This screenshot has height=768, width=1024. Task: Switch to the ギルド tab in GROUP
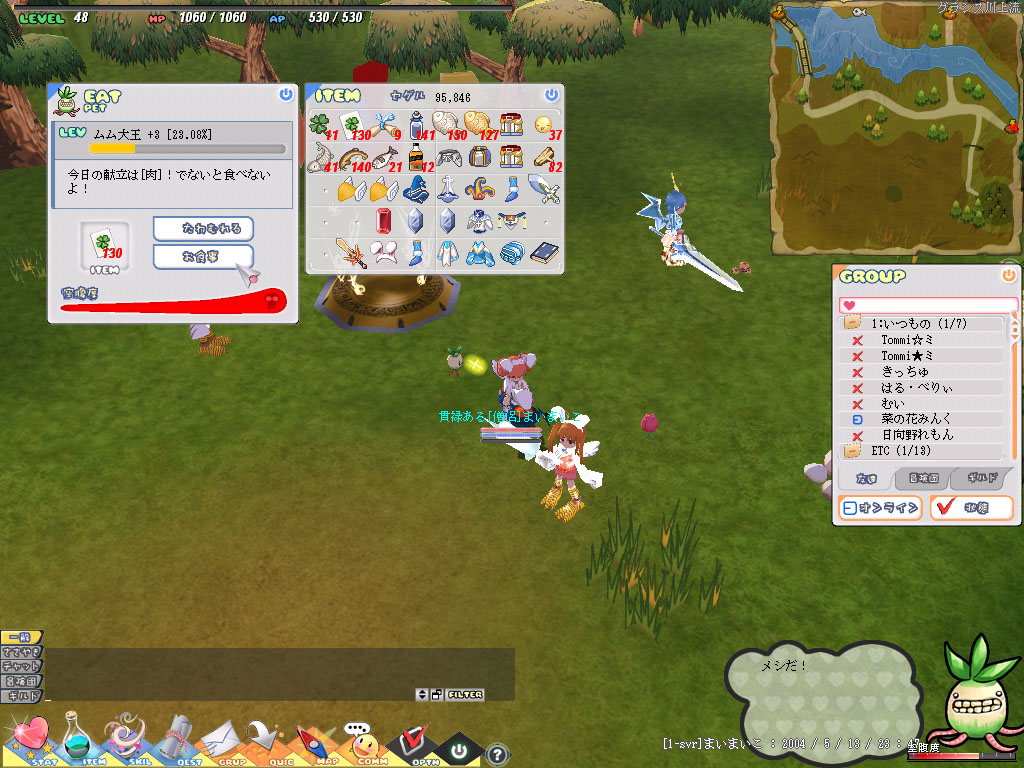pos(980,479)
